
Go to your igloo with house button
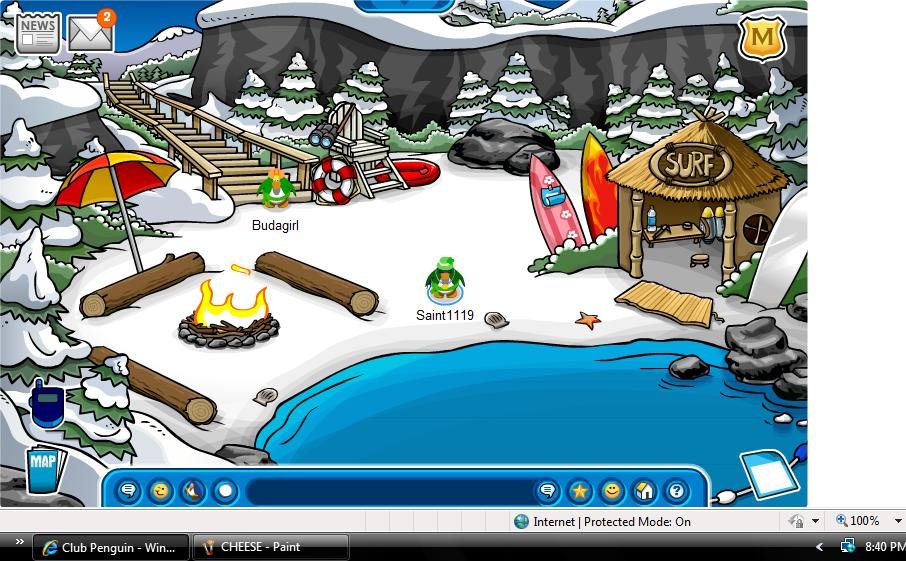point(644,491)
